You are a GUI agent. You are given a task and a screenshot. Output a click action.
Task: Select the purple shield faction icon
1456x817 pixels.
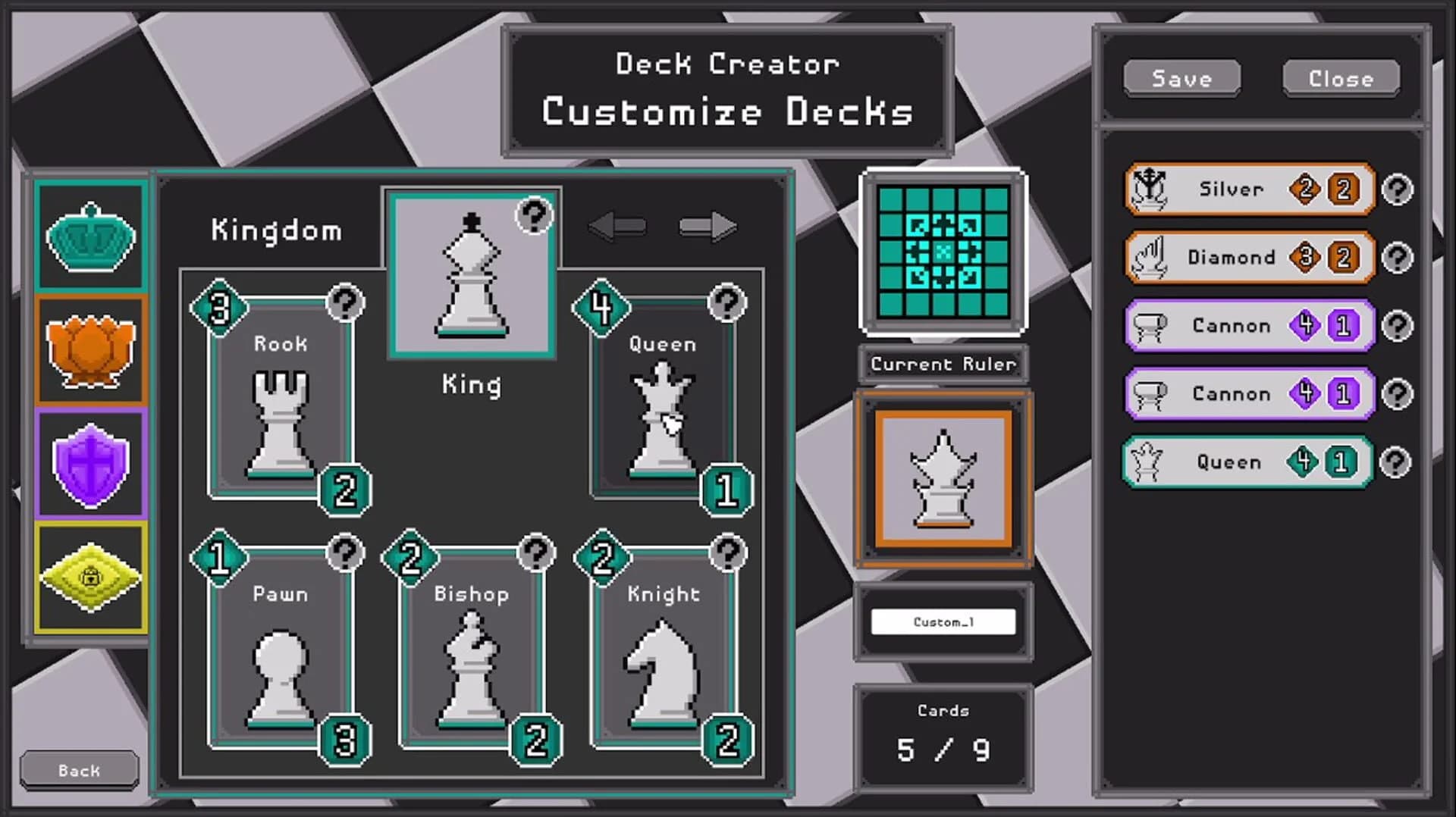[x=90, y=462]
